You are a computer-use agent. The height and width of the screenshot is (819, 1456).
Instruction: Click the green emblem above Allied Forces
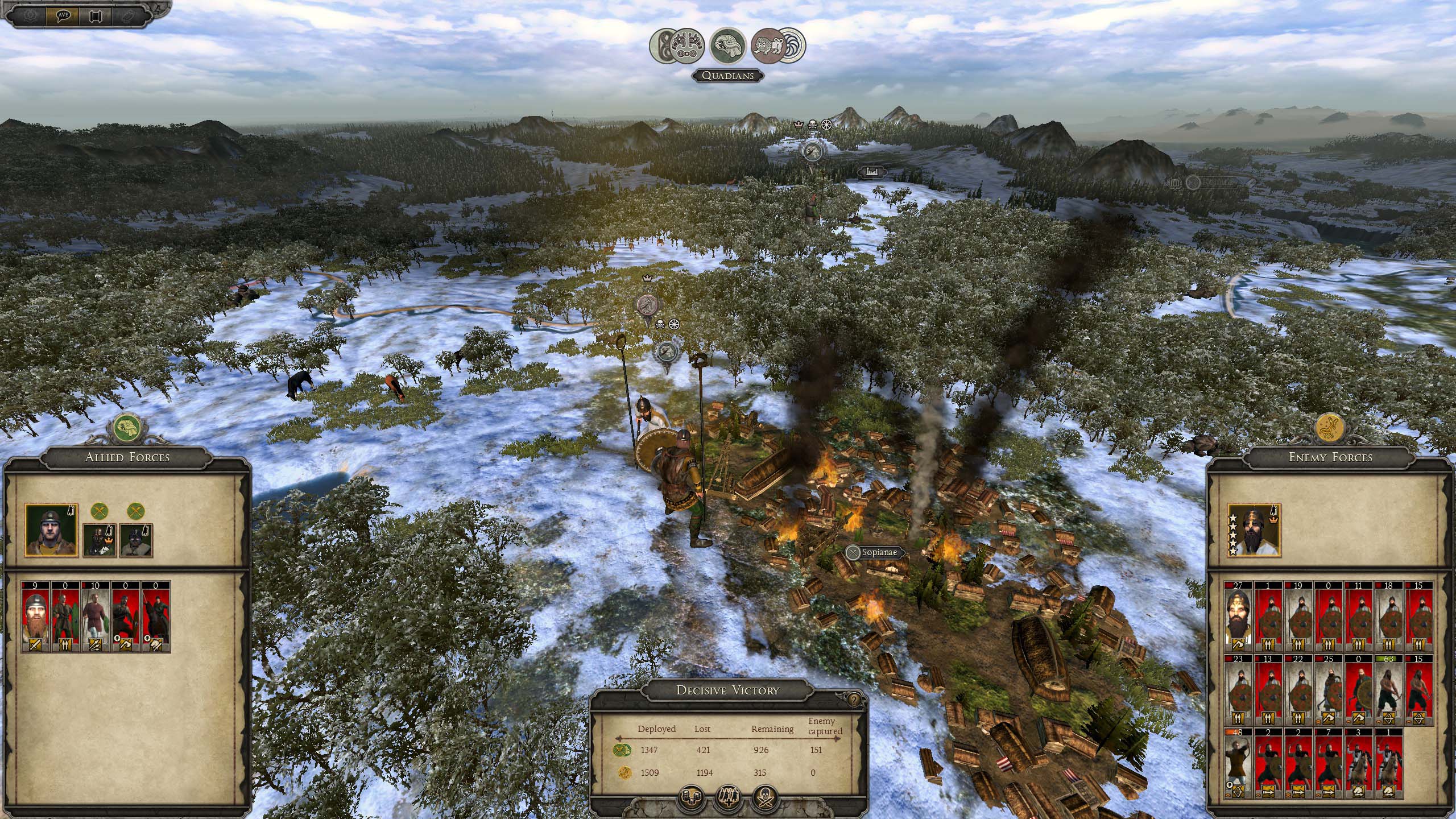point(127,428)
